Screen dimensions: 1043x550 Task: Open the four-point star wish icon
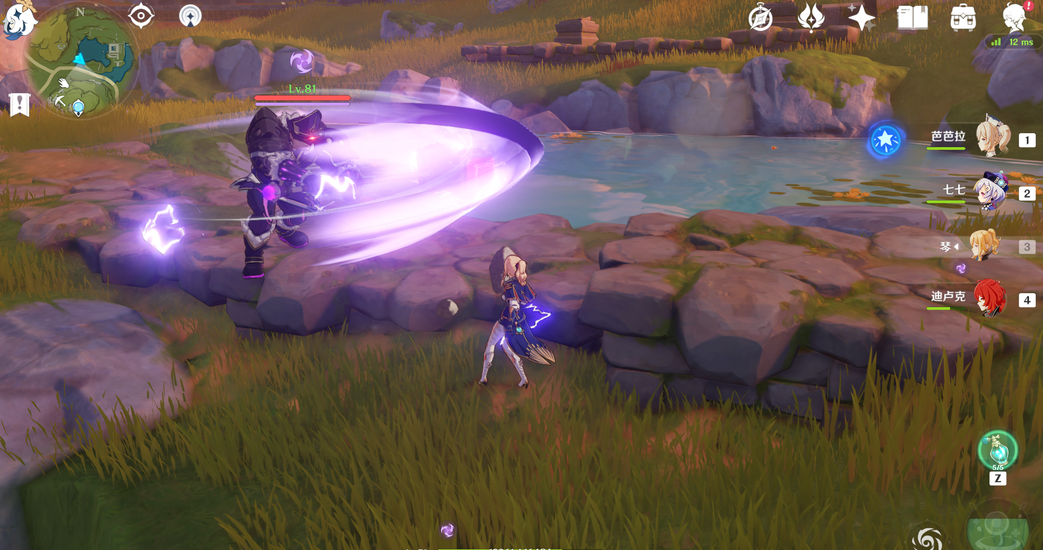[x=861, y=17]
